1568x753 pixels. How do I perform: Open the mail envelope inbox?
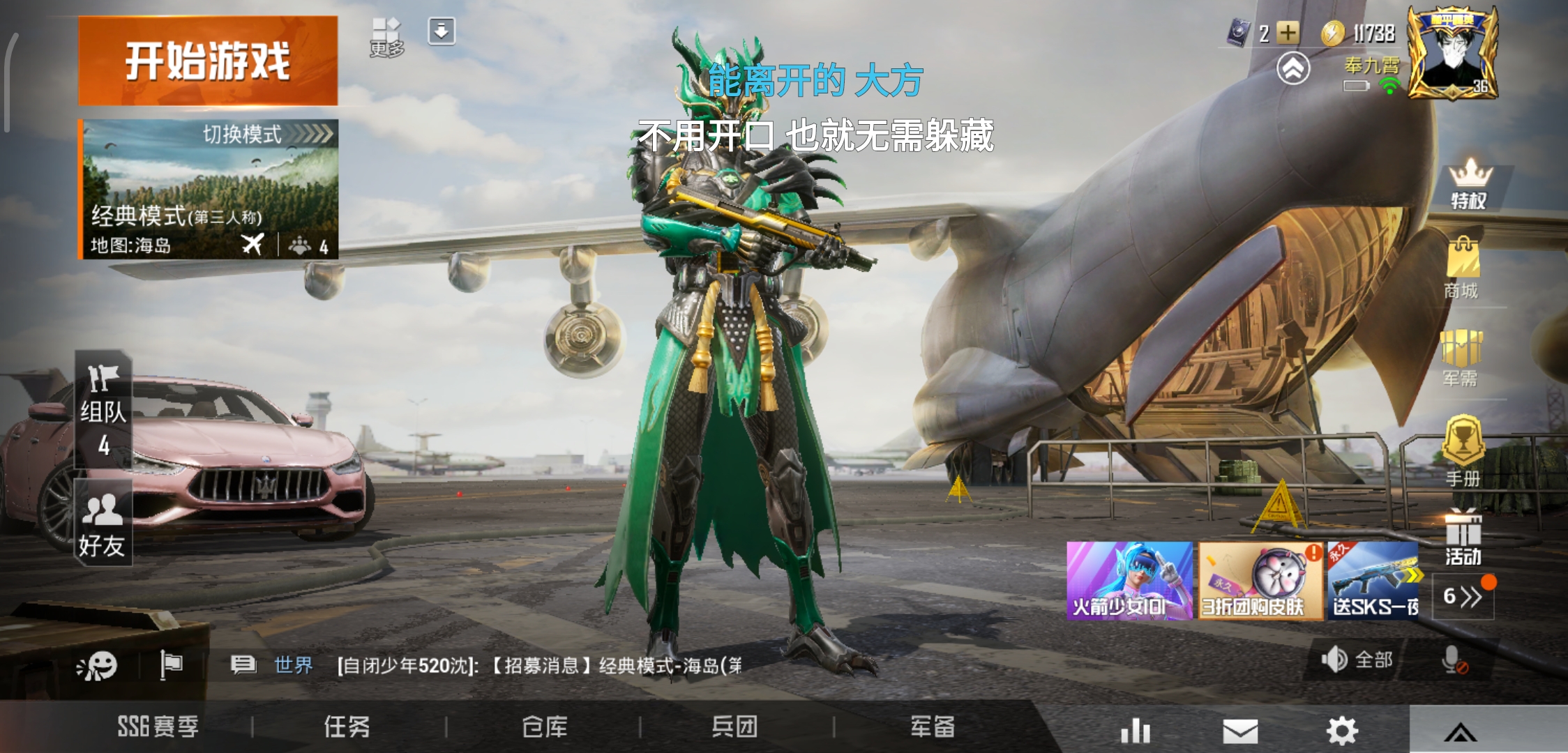pyautogui.click(x=1240, y=731)
